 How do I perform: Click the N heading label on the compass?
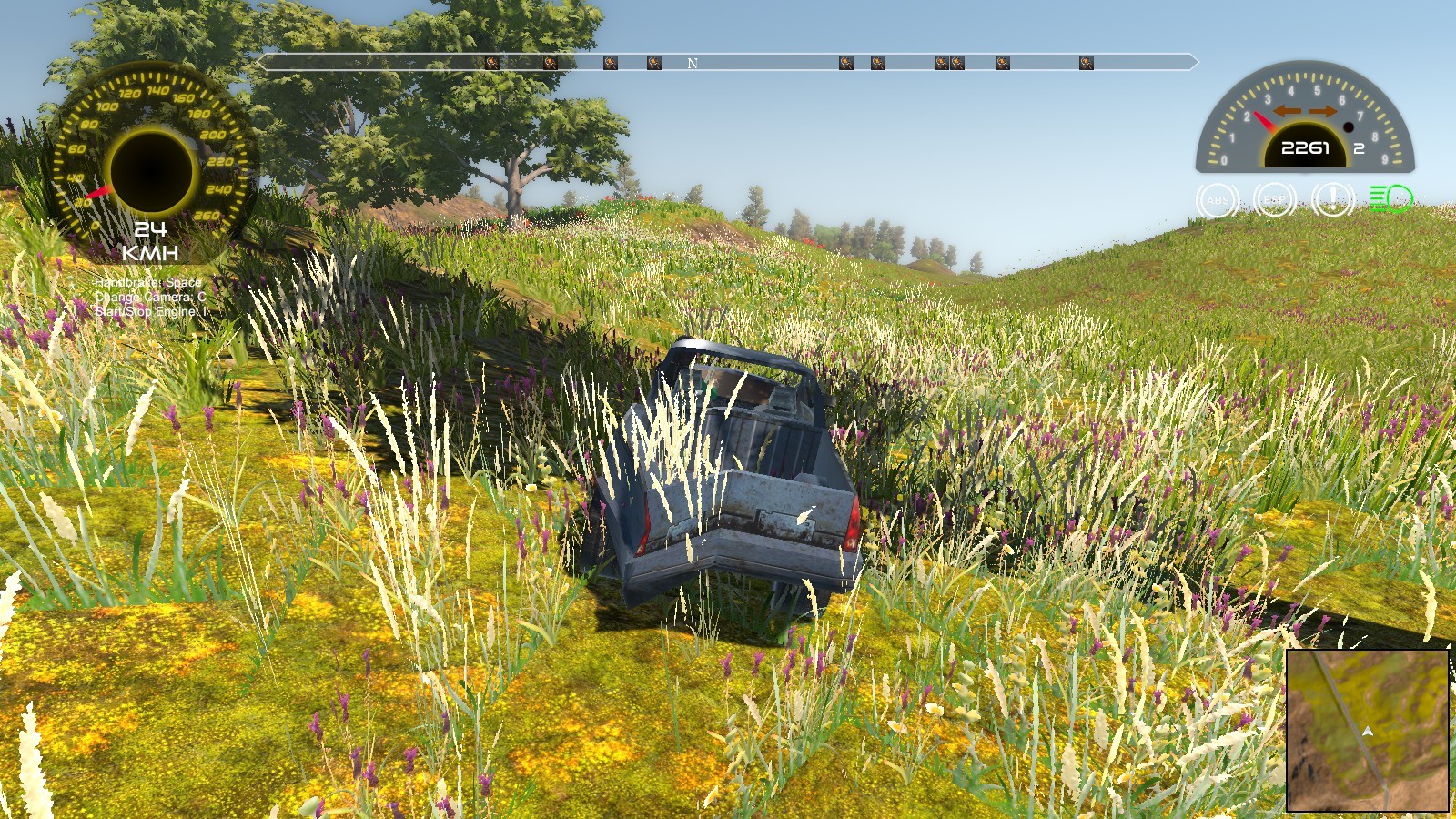click(x=692, y=63)
